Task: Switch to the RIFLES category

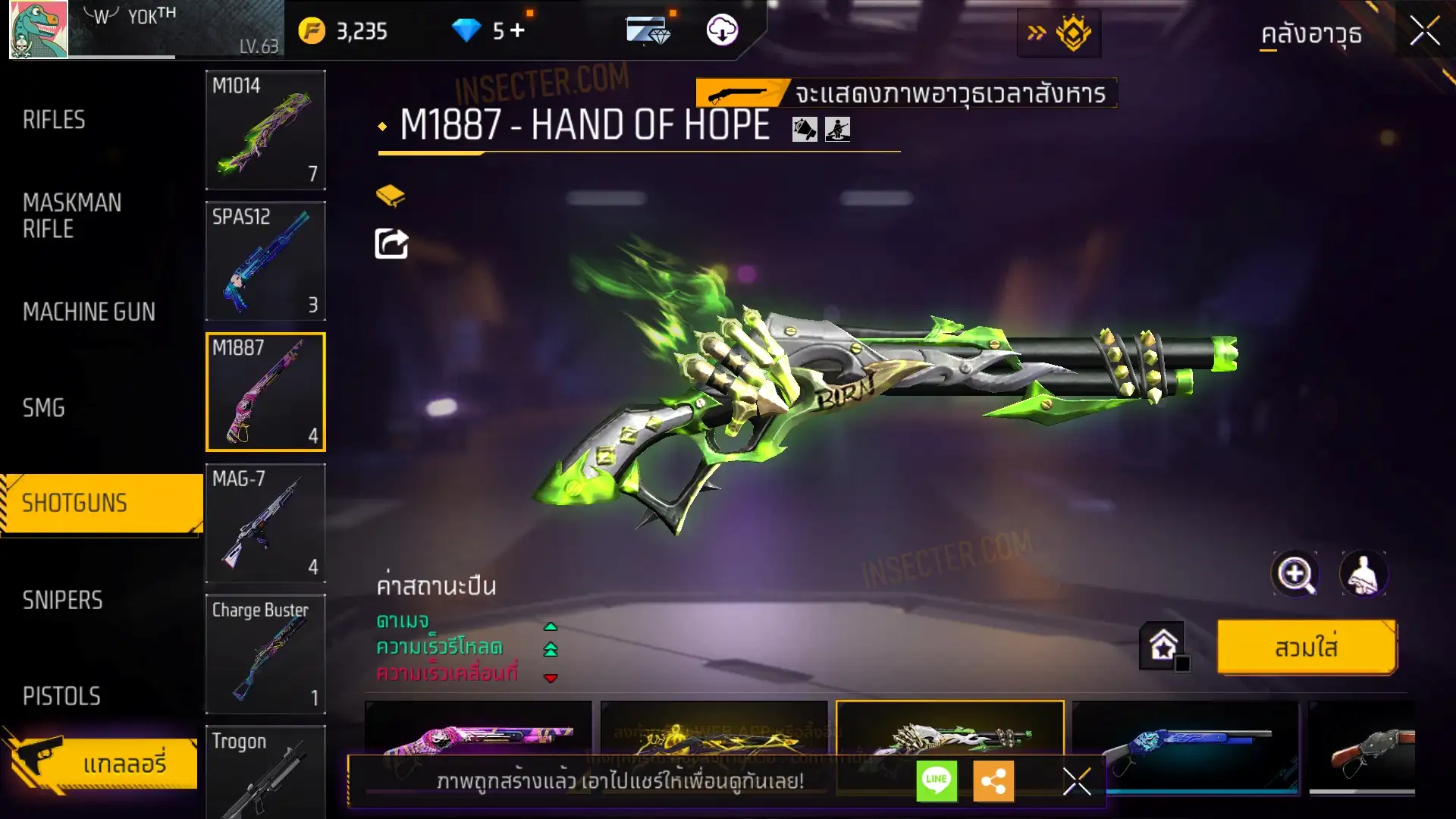Action: [54, 120]
